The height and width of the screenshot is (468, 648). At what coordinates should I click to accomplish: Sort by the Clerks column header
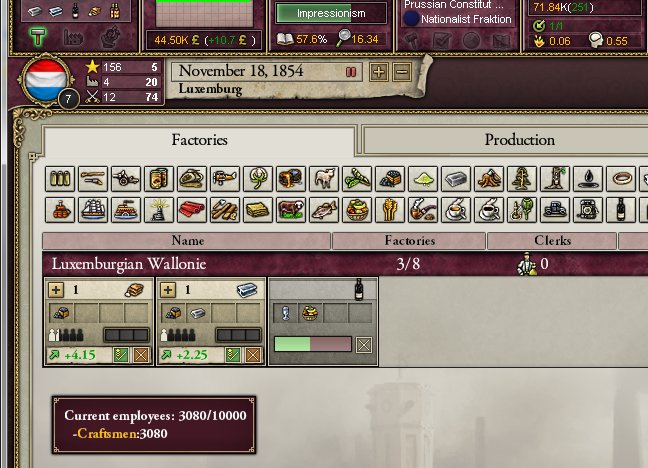552,241
